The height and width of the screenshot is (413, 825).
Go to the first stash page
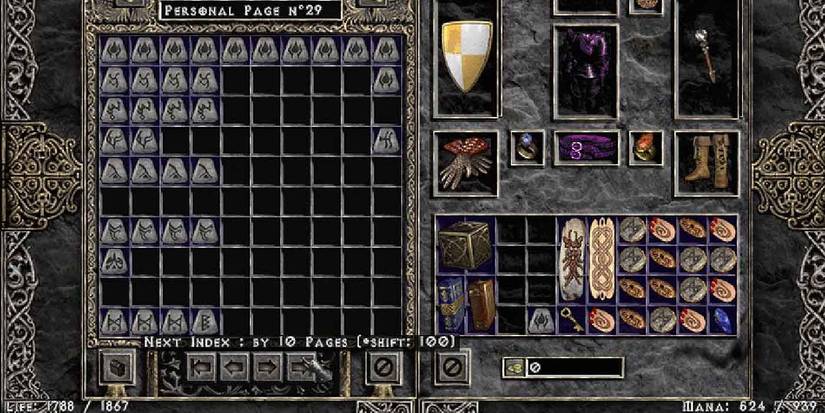click(x=201, y=368)
